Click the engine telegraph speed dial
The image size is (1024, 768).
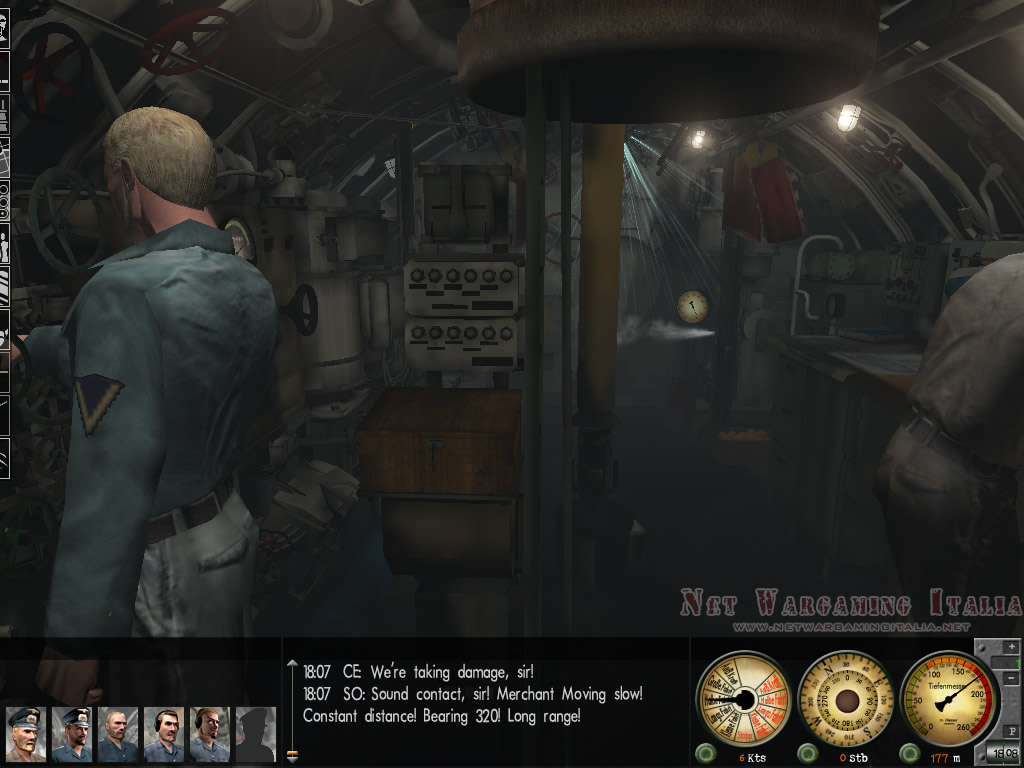[x=743, y=698]
